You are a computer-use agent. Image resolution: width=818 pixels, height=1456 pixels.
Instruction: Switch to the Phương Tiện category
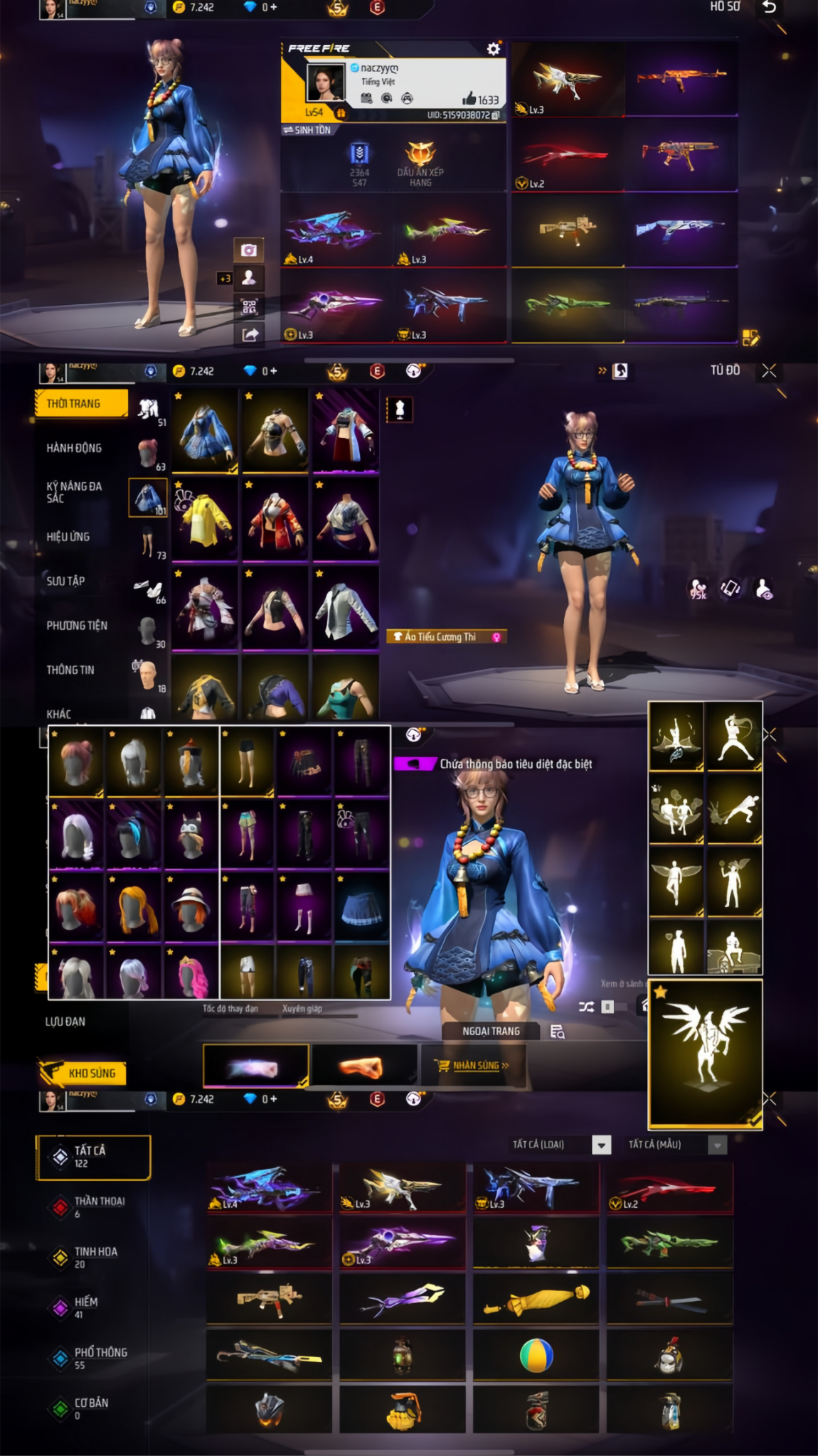tap(77, 626)
